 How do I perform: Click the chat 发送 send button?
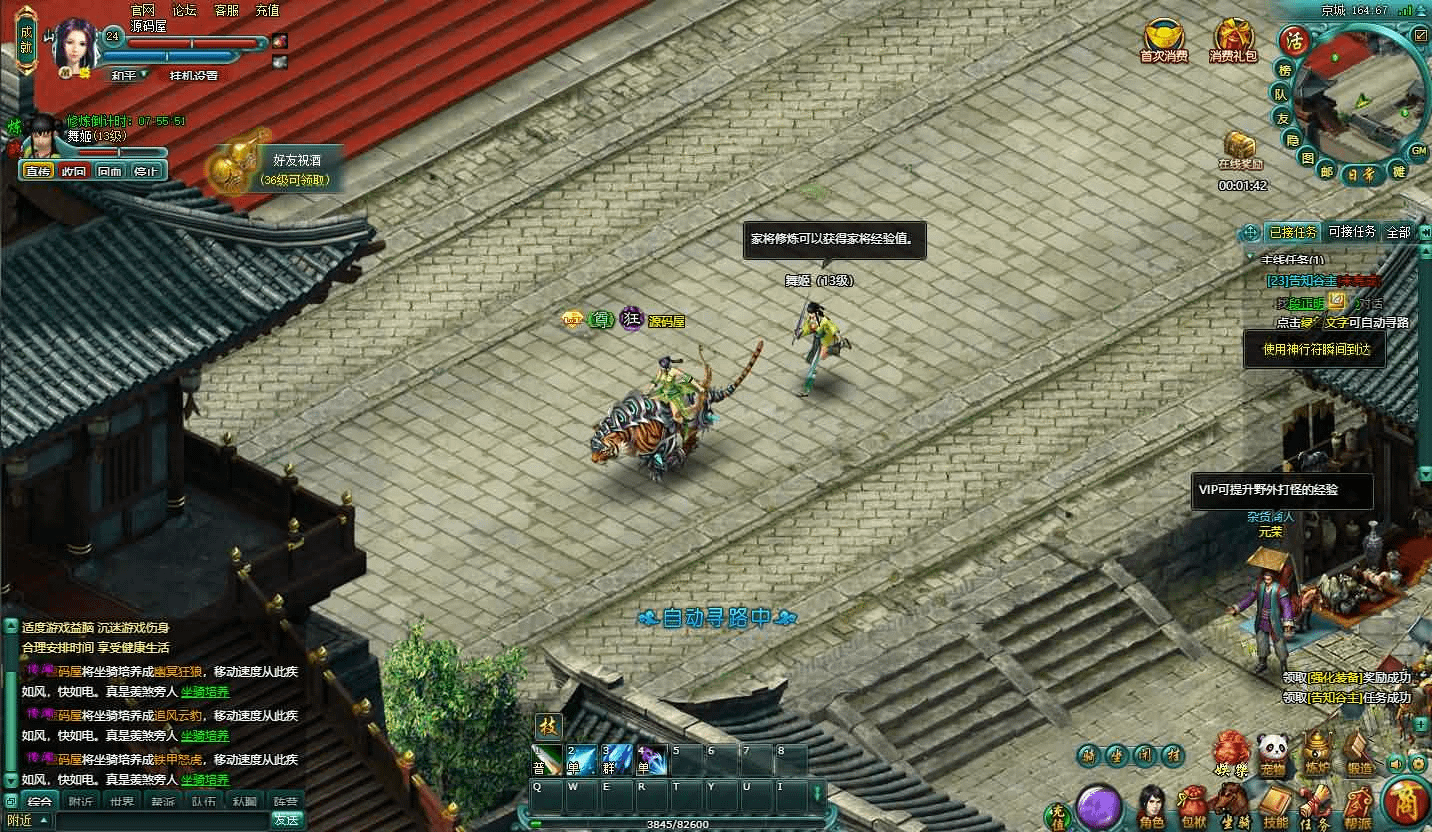287,820
